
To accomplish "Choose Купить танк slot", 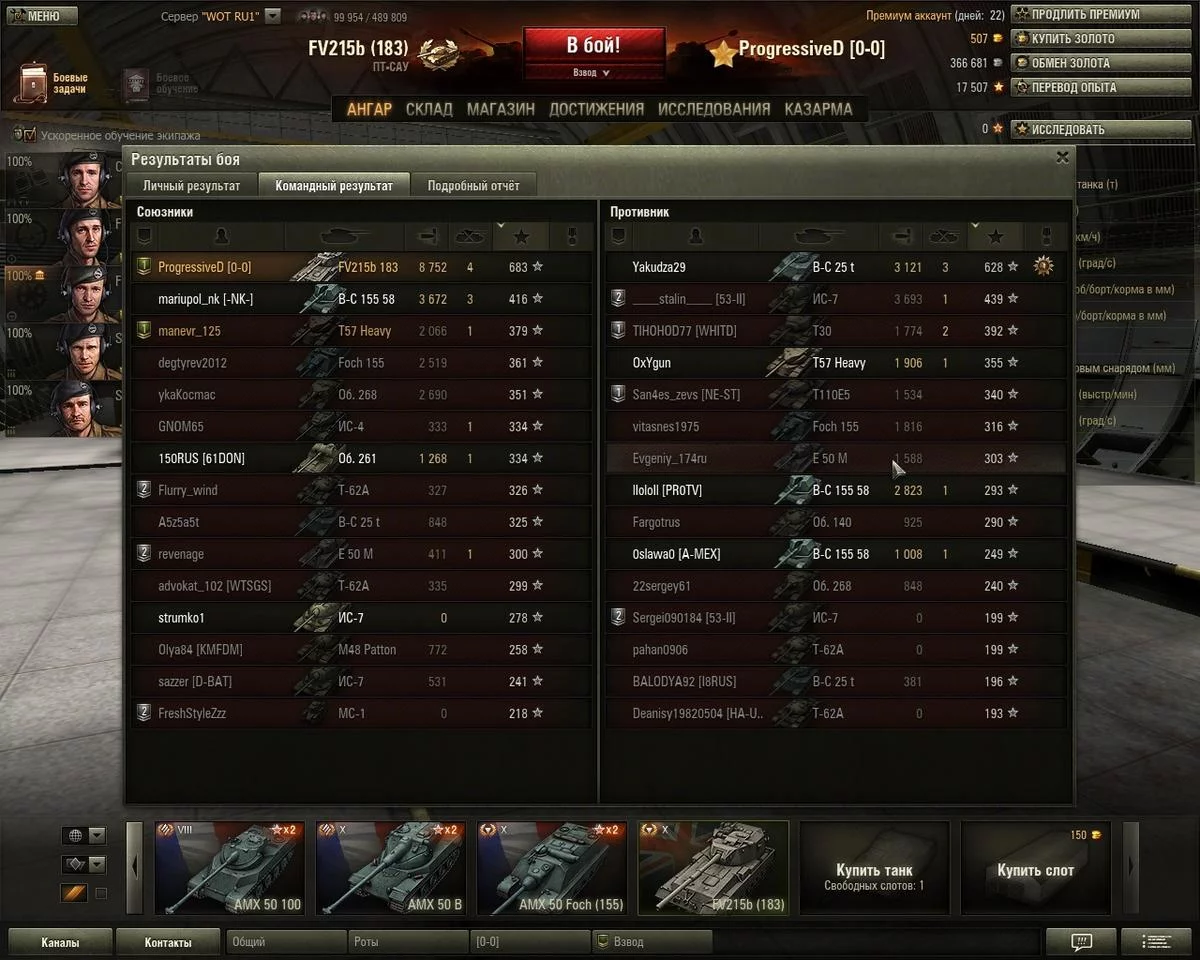I will 873,867.
